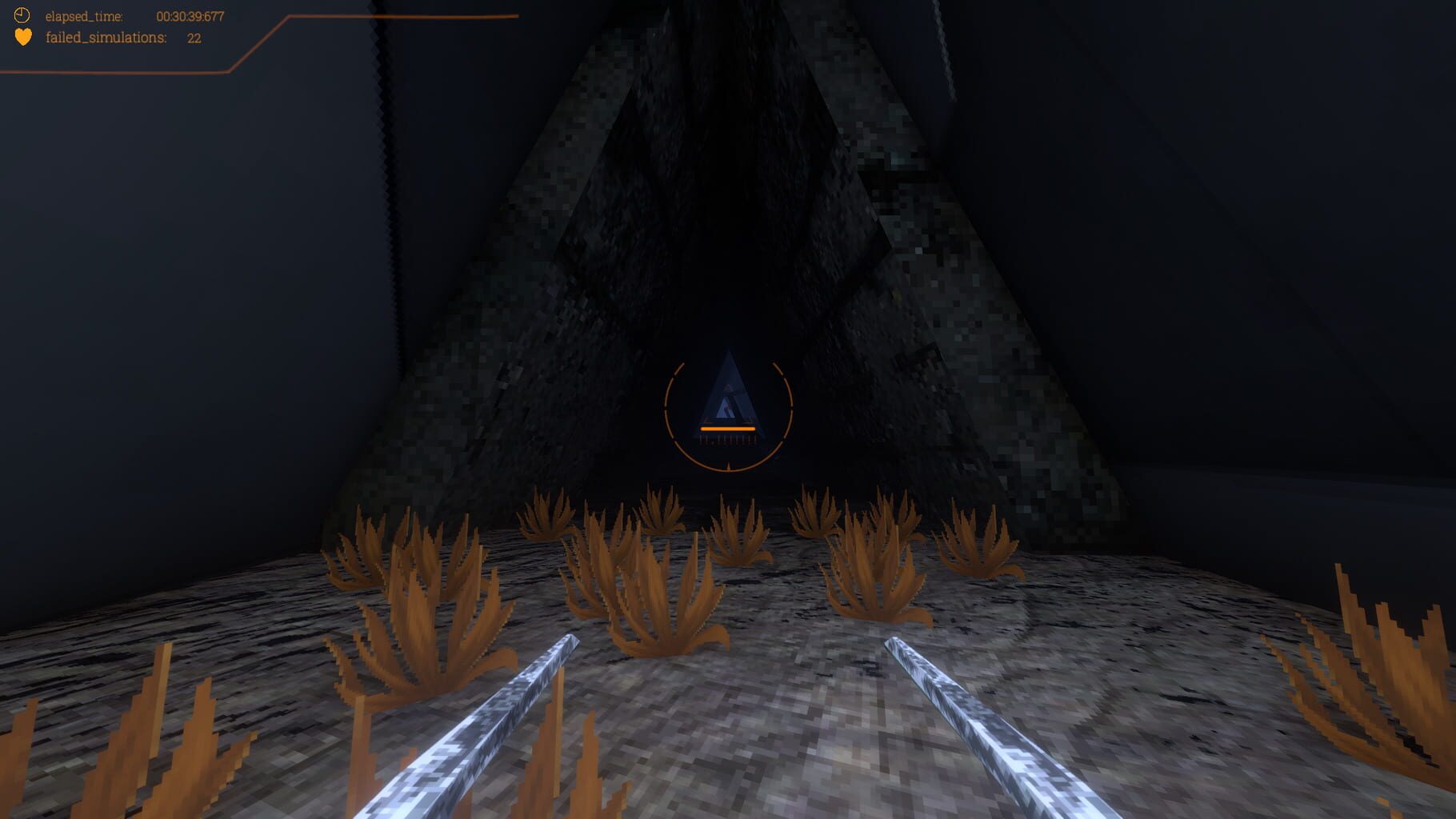The width and height of the screenshot is (1456, 819).
Task: Click the failed simulations count of 22
Action: (193, 37)
